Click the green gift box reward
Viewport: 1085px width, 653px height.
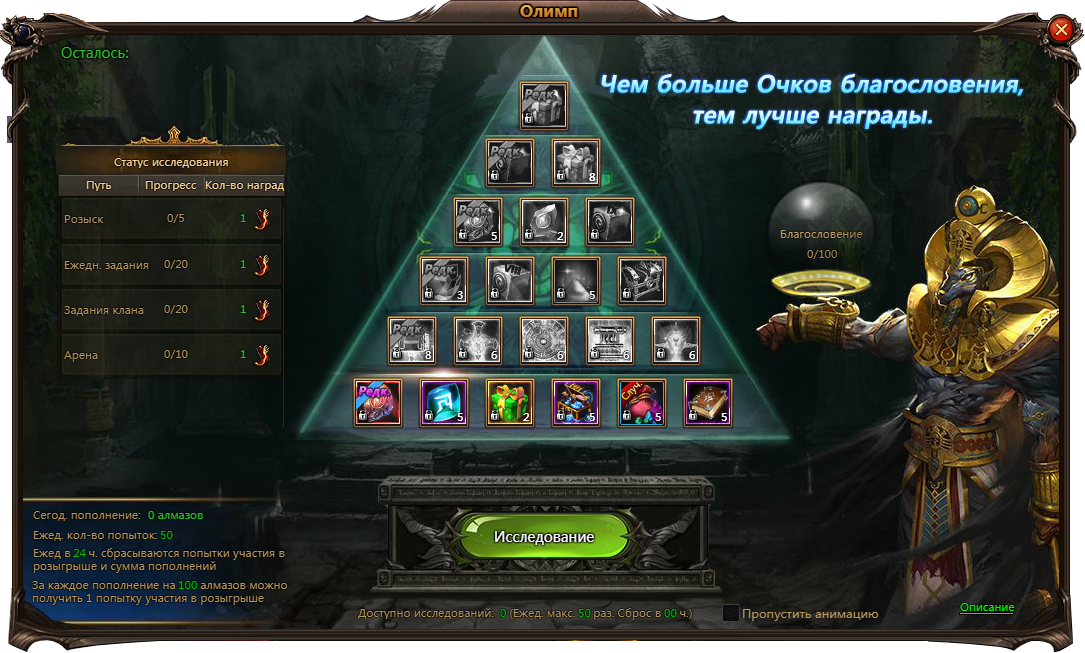[x=510, y=403]
